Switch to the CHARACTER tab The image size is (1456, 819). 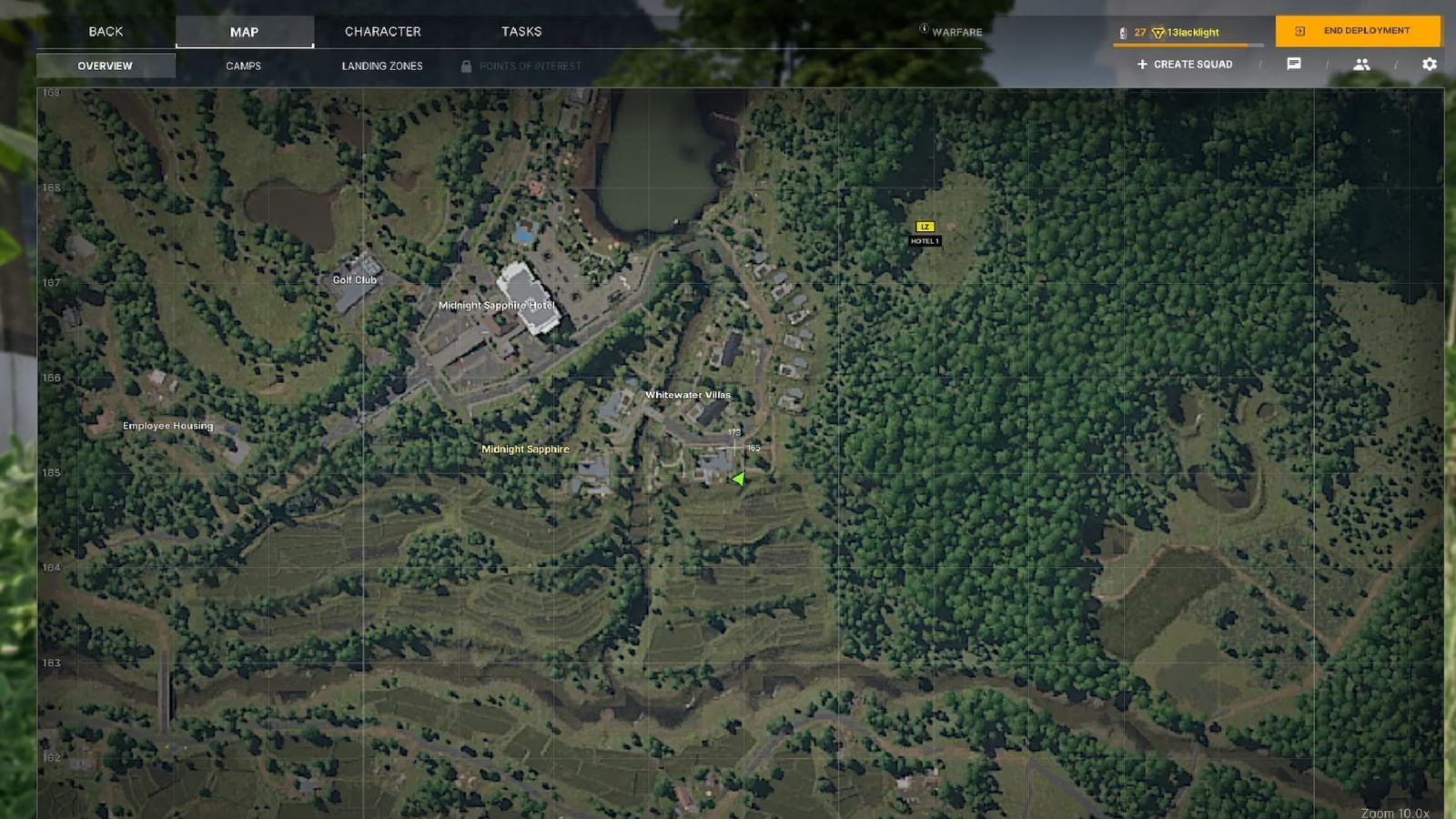point(381,31)
